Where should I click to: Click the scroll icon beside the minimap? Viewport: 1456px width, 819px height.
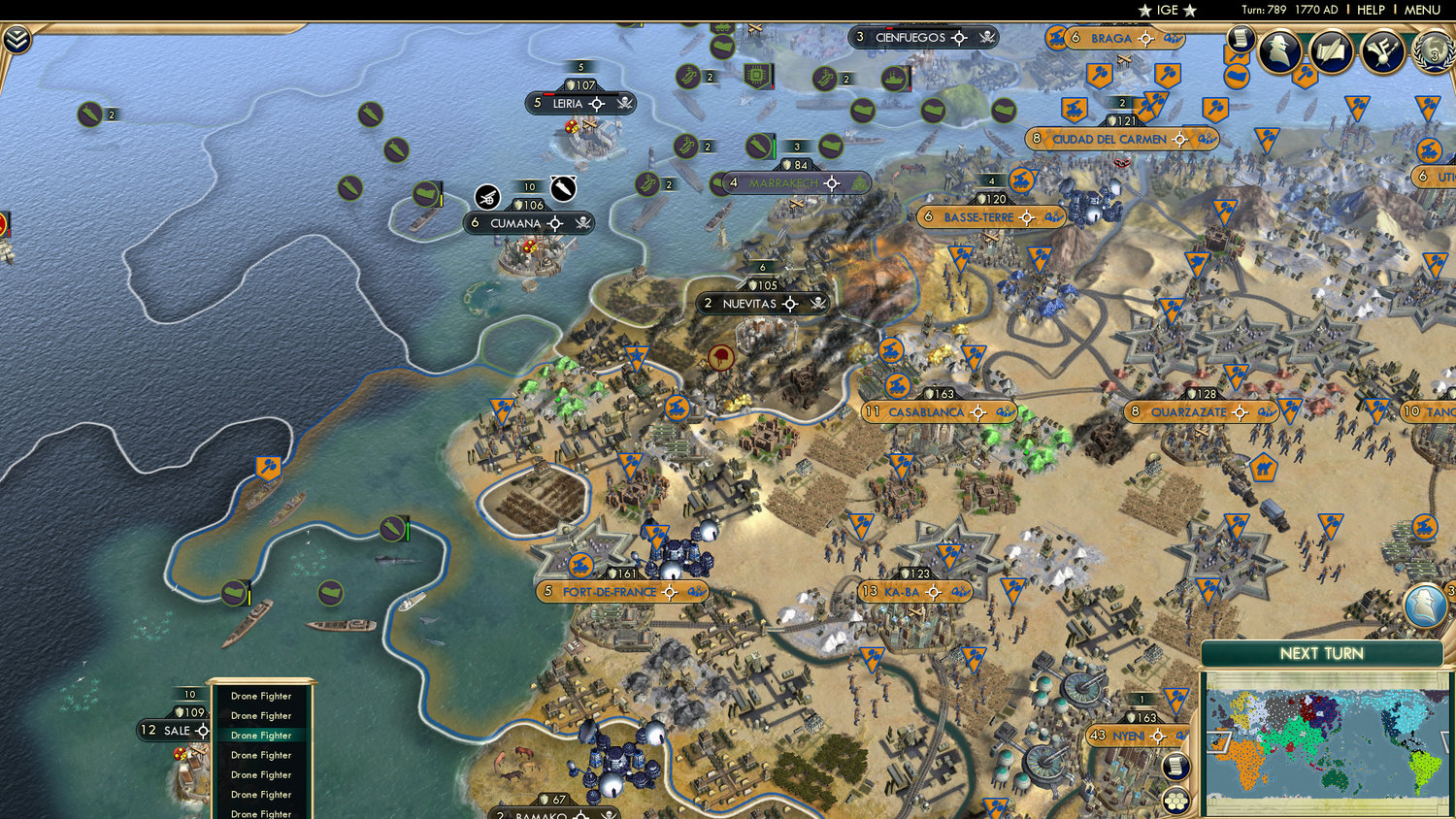pos(1175,766)
